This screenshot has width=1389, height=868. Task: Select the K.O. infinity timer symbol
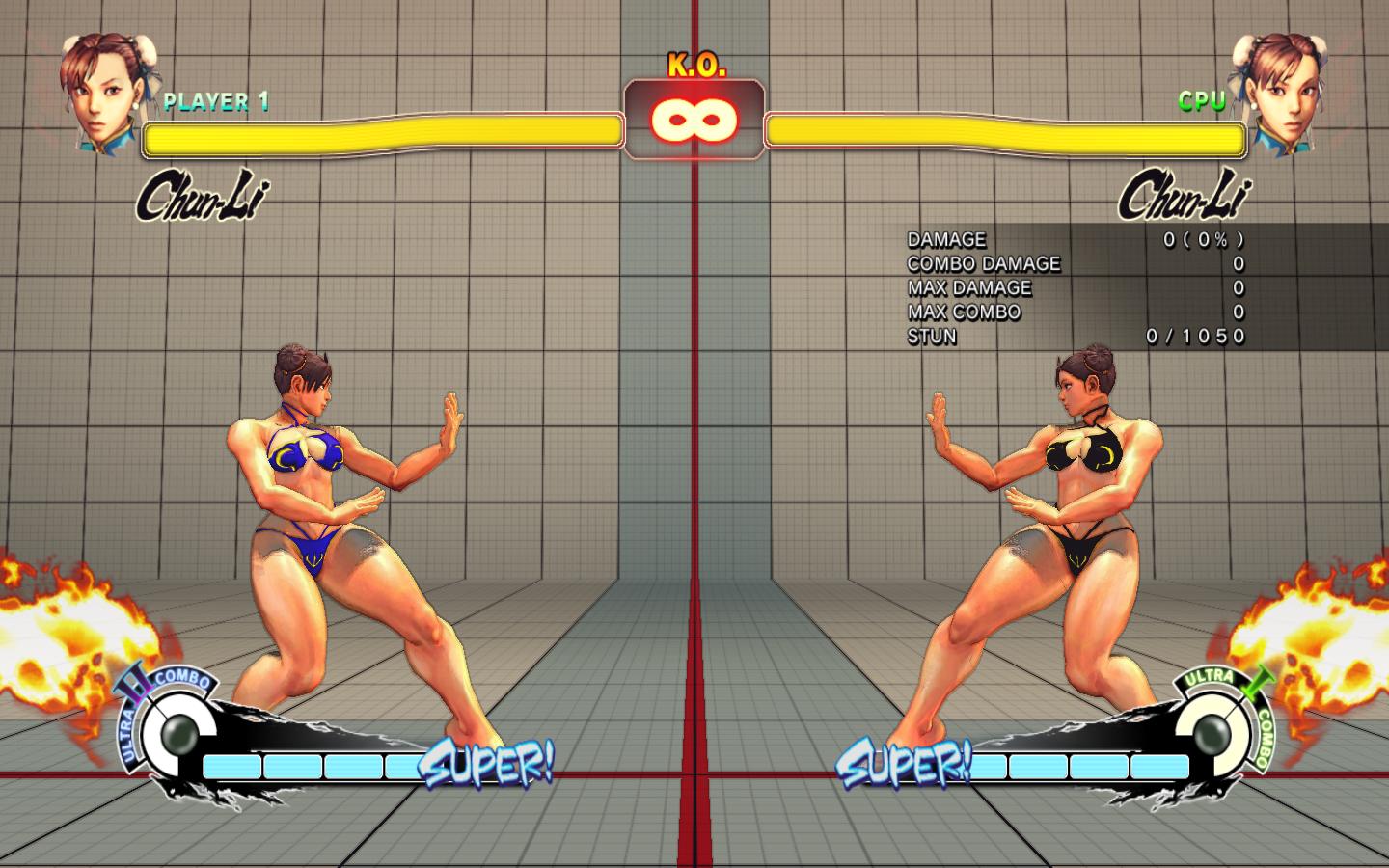pyautogui.click(x=694, y=119)
